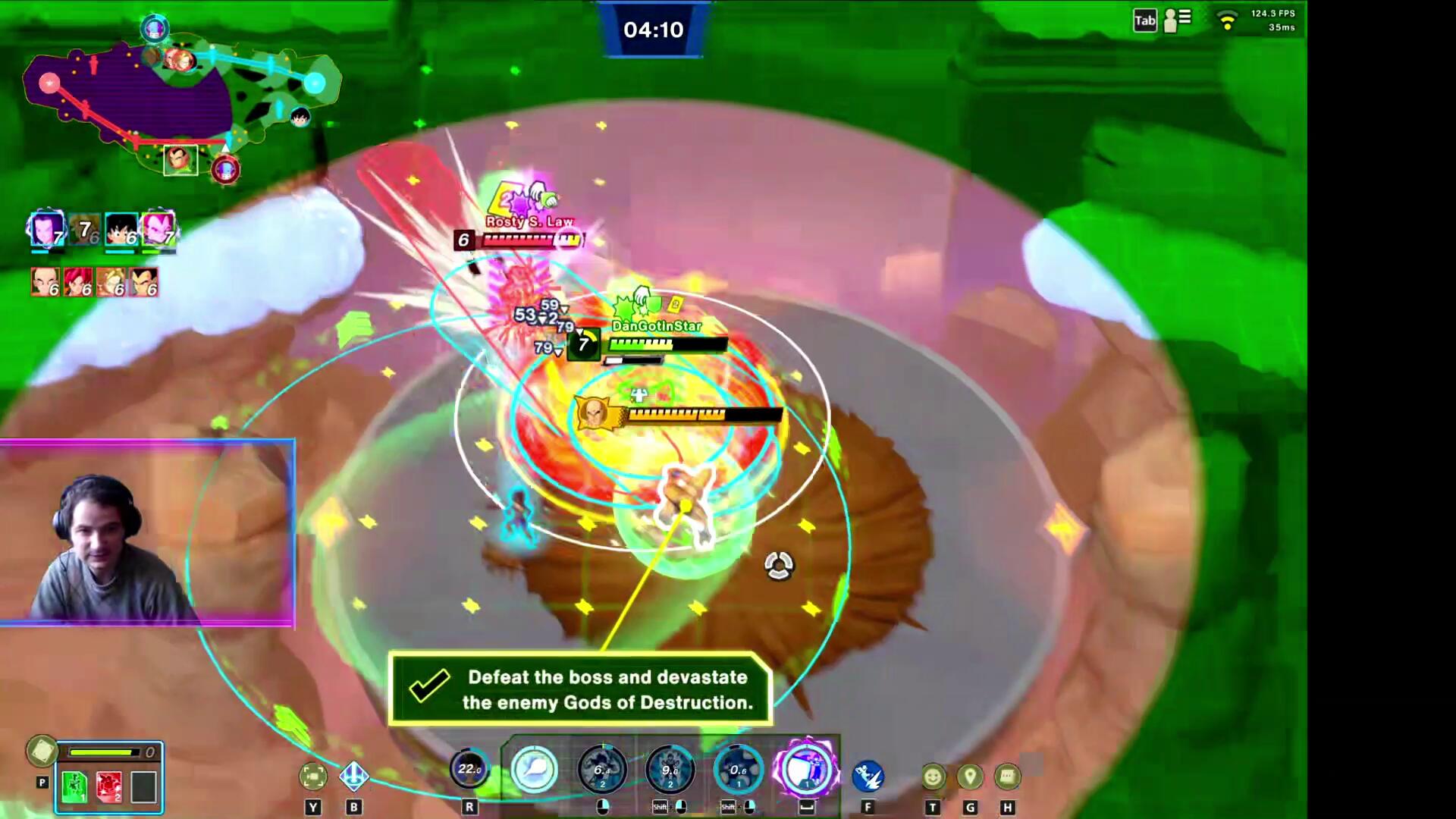The image size is (1456, 819).
Task: Select the red item card slot
Action: (108, 786)
